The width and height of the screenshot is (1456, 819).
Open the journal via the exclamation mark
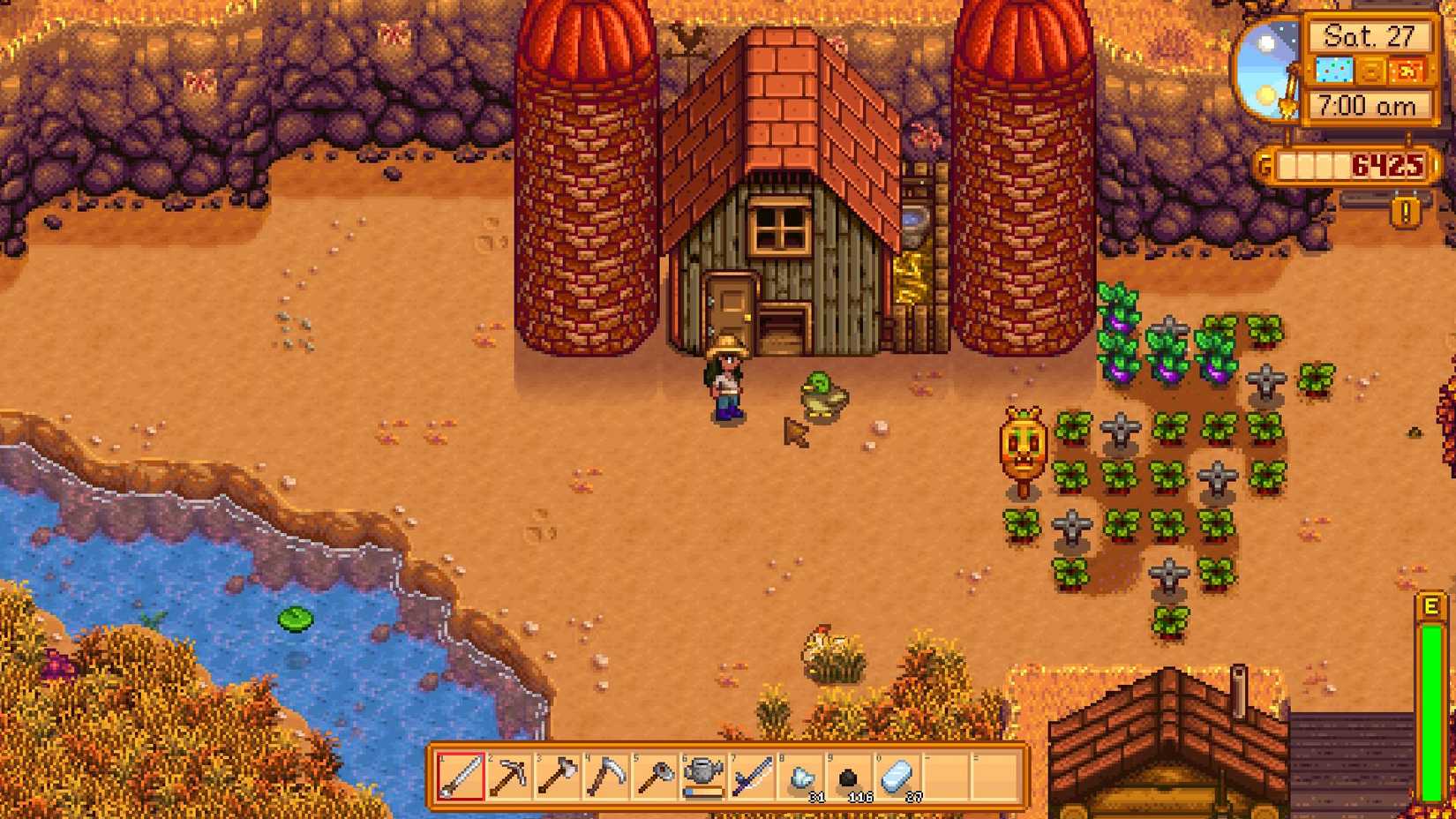[1404, 211]
